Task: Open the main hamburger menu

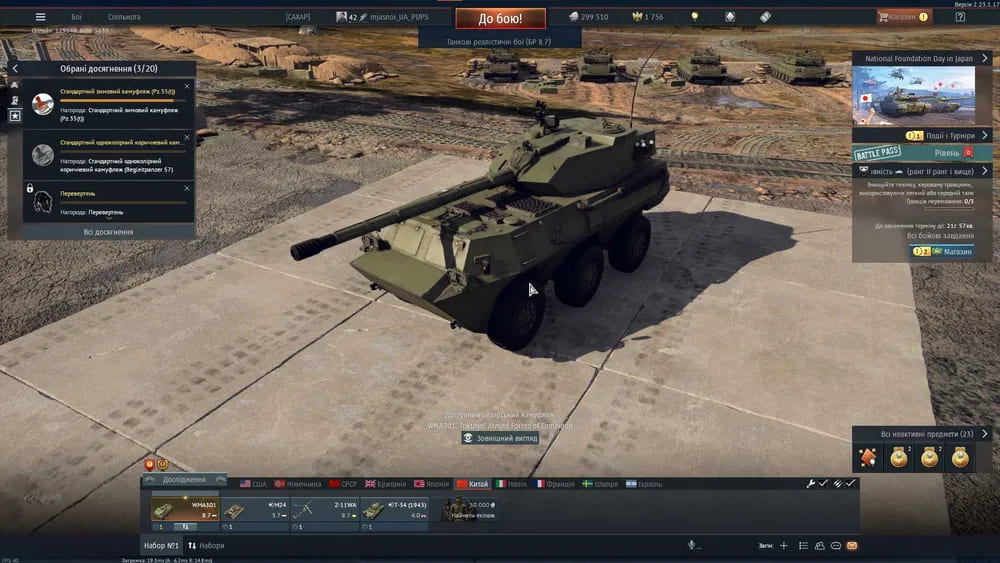Action: (40, 17)
